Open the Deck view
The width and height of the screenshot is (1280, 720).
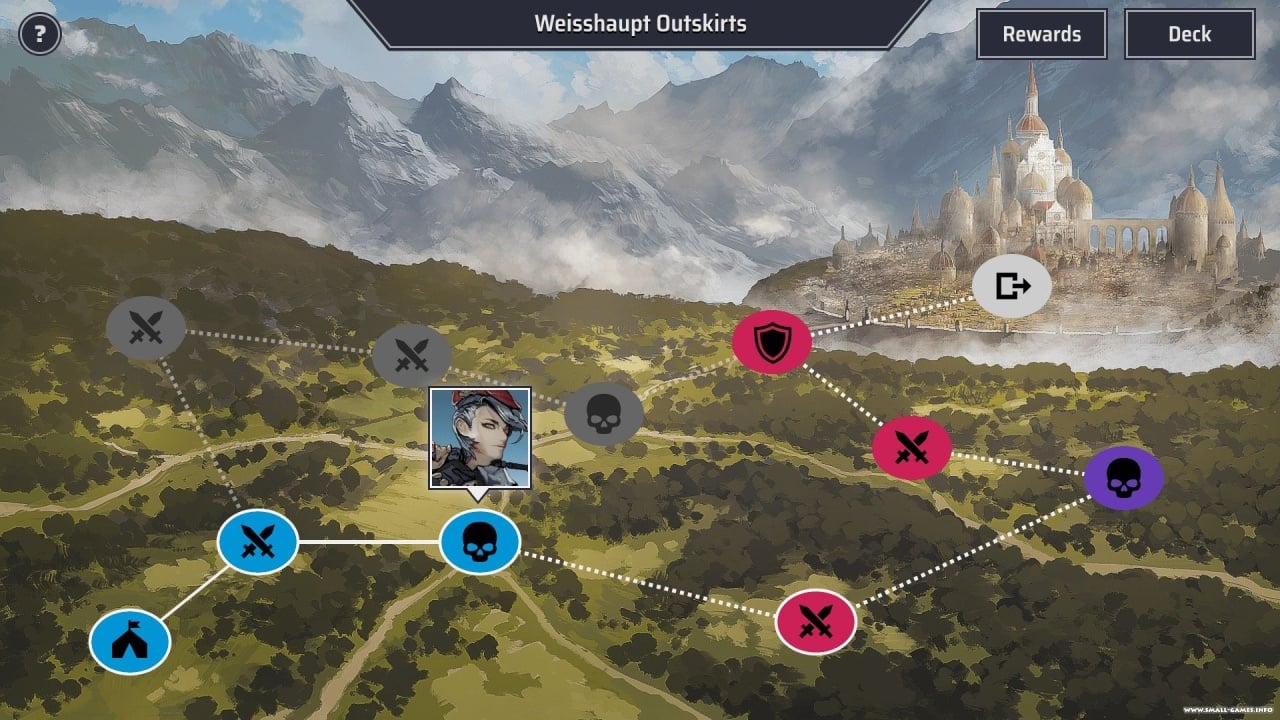(x=1189, y=34)
